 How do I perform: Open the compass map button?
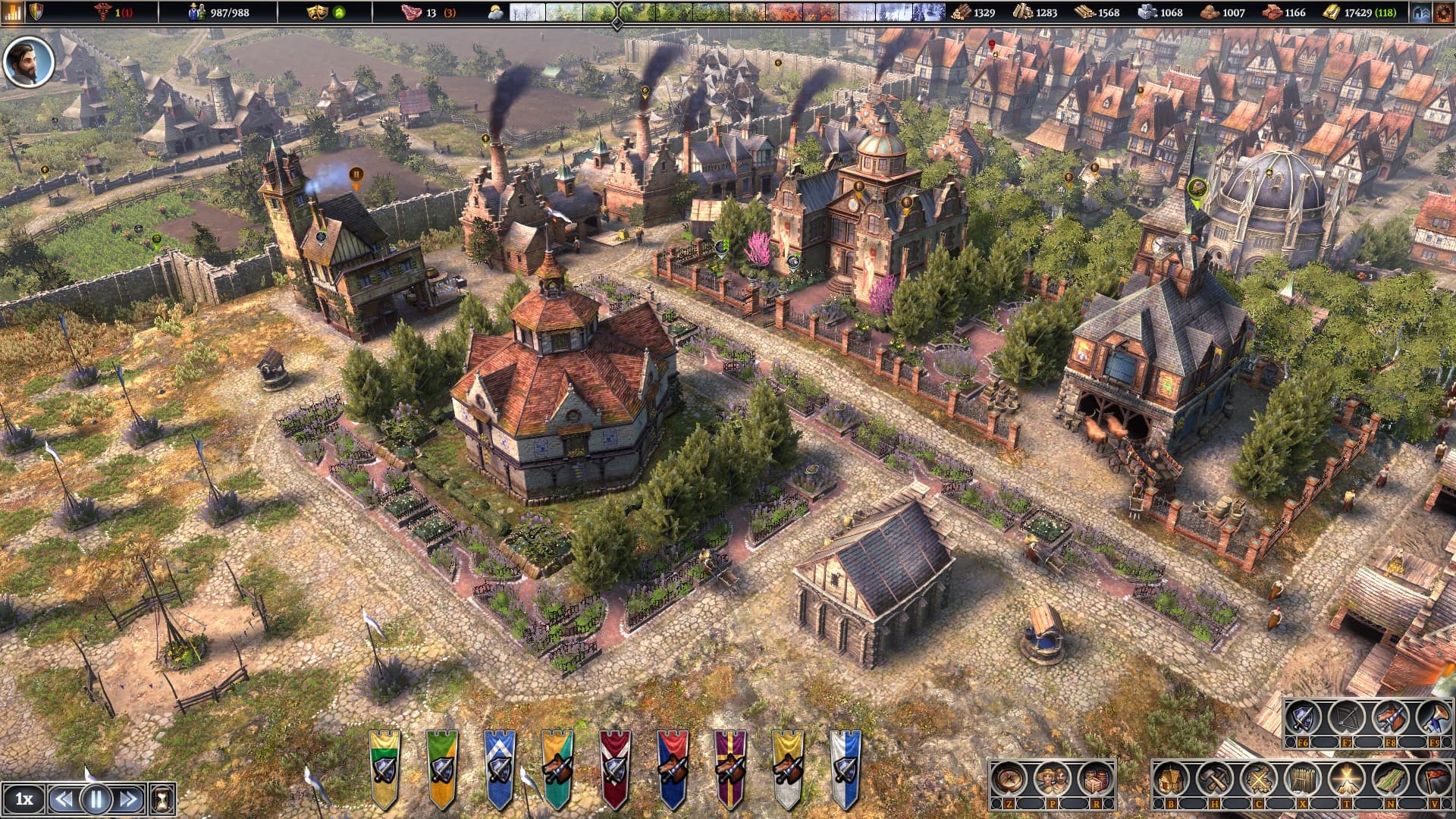pyautogui.click(x=1009, y=779)
